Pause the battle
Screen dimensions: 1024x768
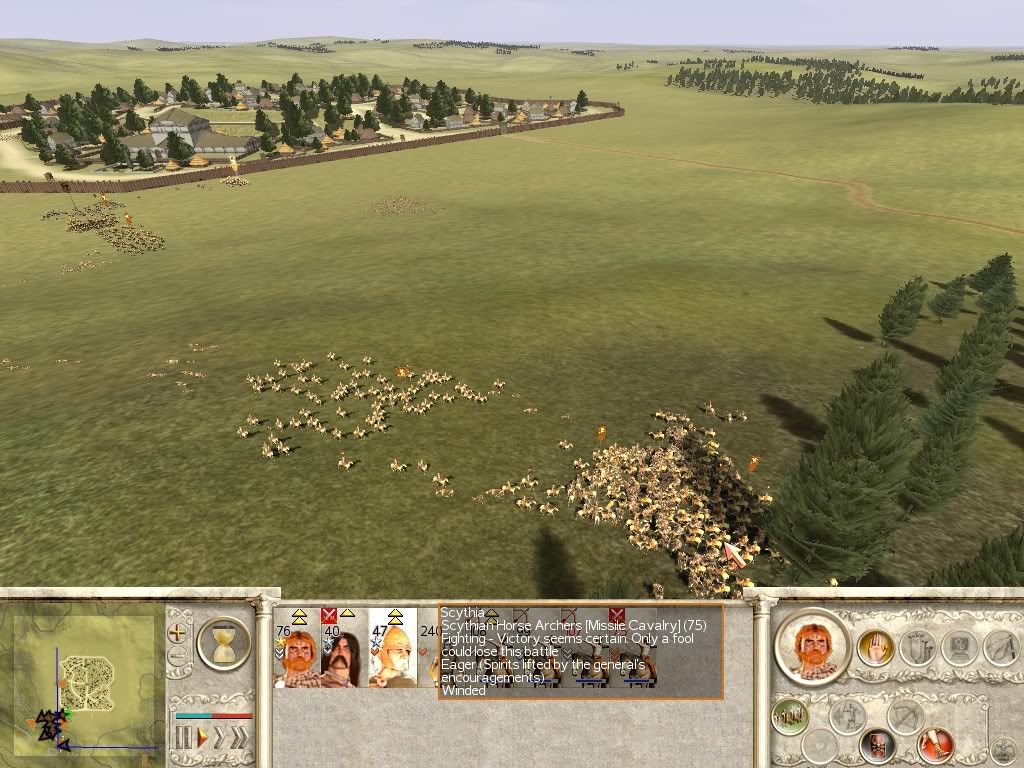click(183, 738)
